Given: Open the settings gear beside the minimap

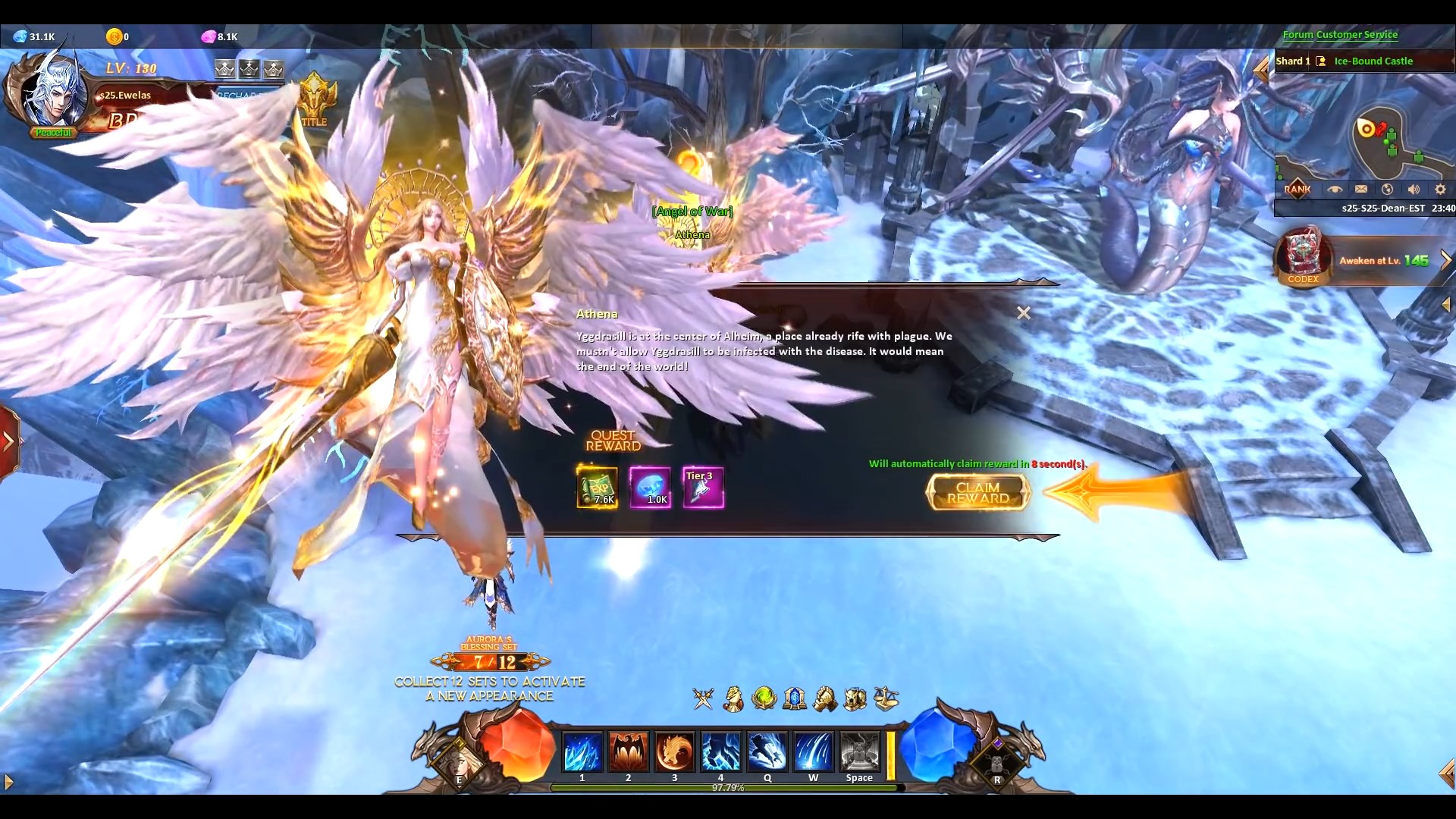Looking at the screenshot, I should [x=1440, y=190].
